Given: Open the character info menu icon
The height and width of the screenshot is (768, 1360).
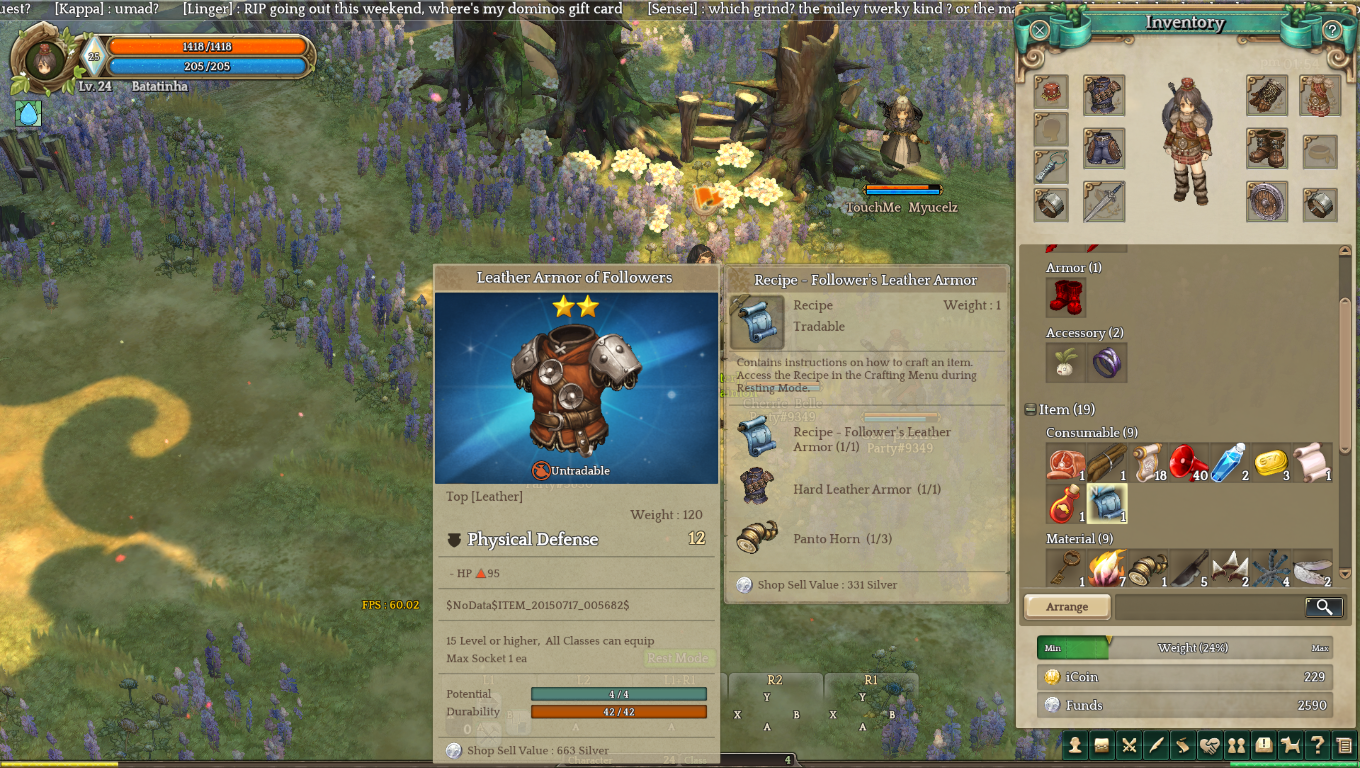Looking at the screenshot, I should pyautogui.click(x=1075, y=744).
